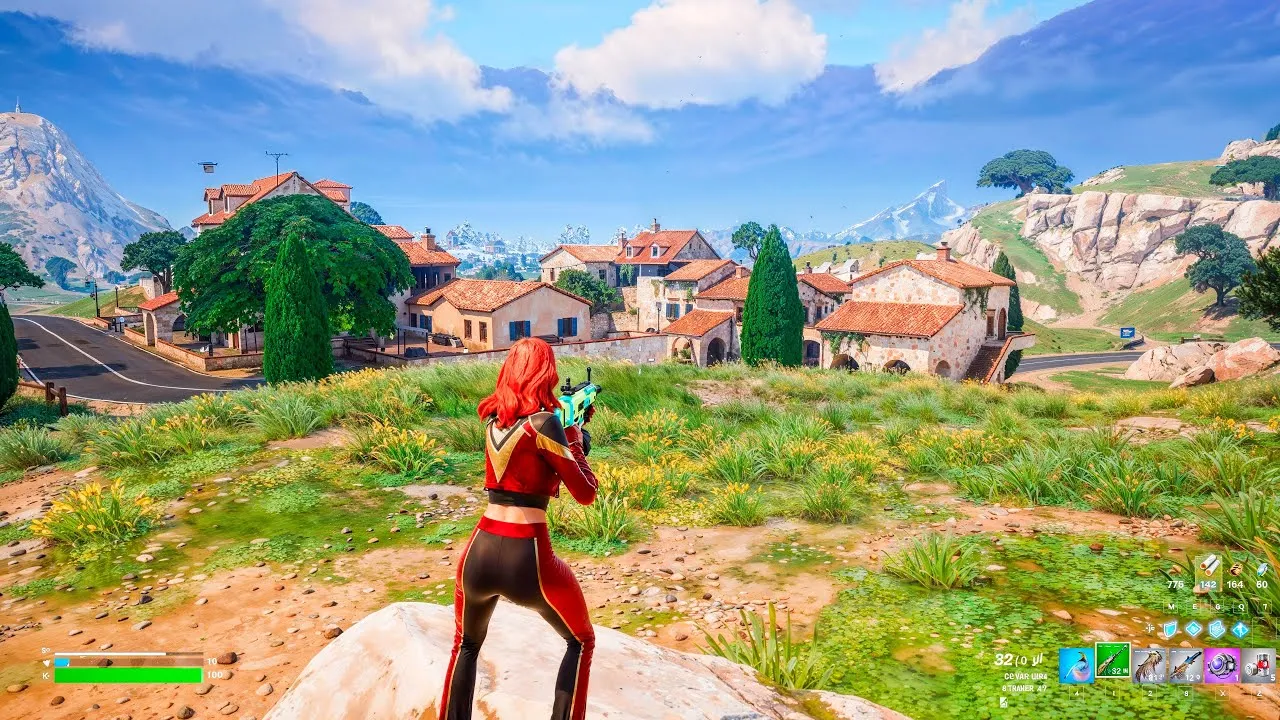Select the stone materials icon showing 164
1280x720 pixels.
1234,571
